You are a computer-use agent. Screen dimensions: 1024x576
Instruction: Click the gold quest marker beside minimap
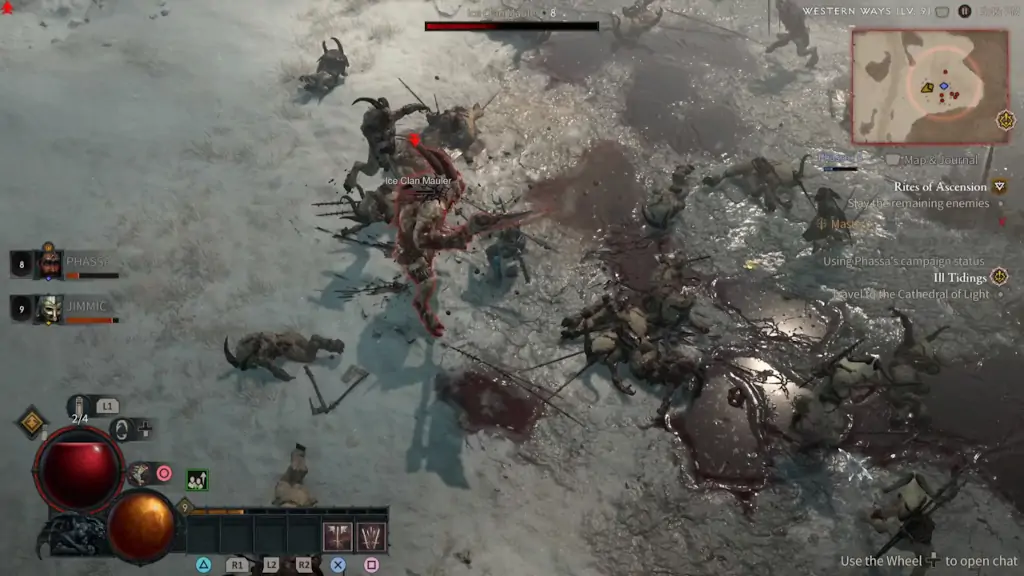click(1005, 120)
